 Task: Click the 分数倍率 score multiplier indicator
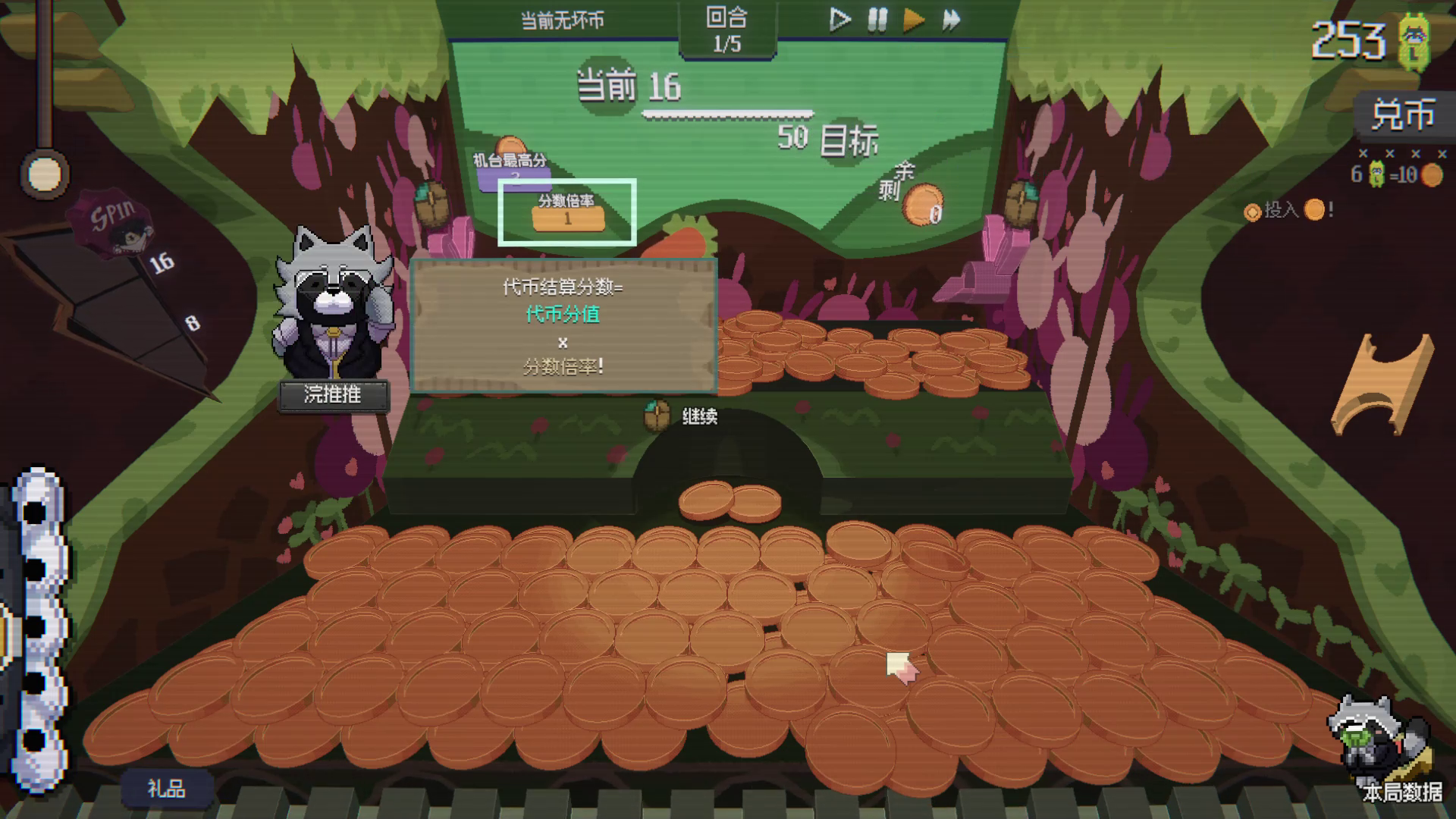(567, 212)
